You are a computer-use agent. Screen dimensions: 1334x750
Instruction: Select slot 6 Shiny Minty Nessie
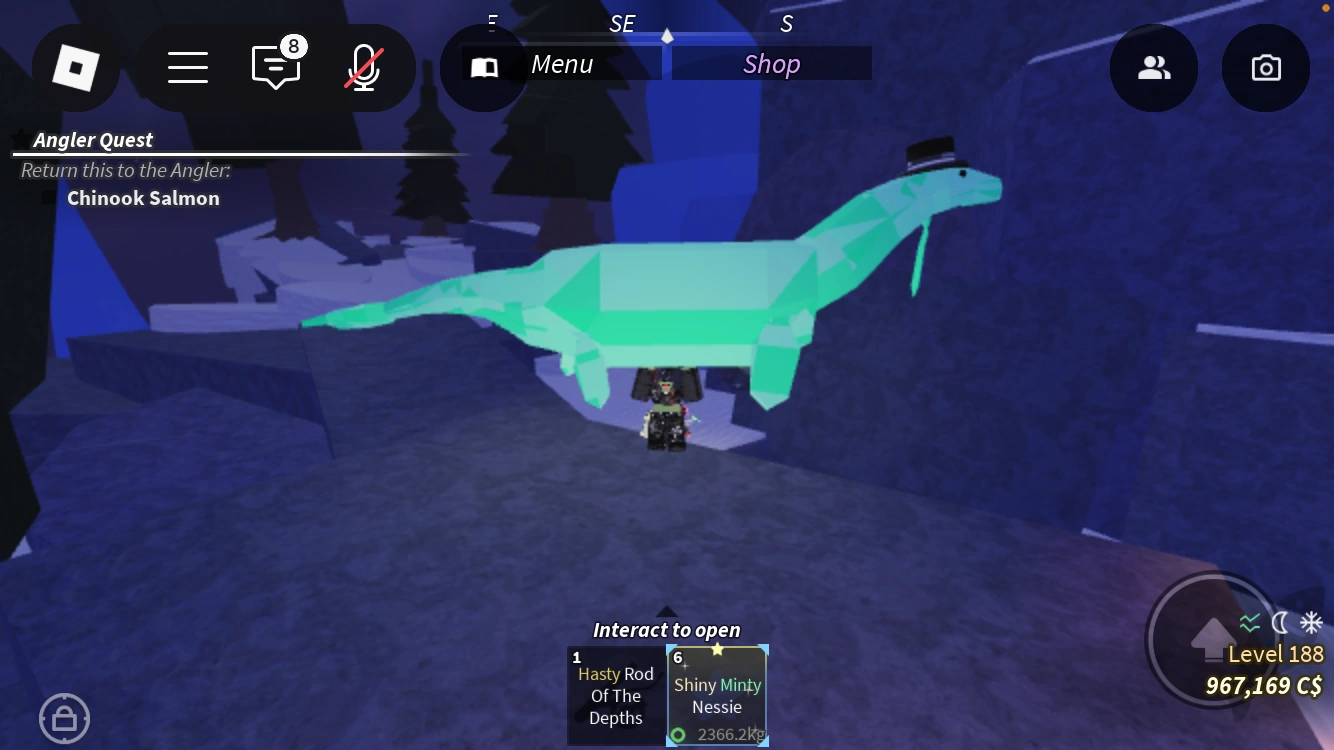717,696
